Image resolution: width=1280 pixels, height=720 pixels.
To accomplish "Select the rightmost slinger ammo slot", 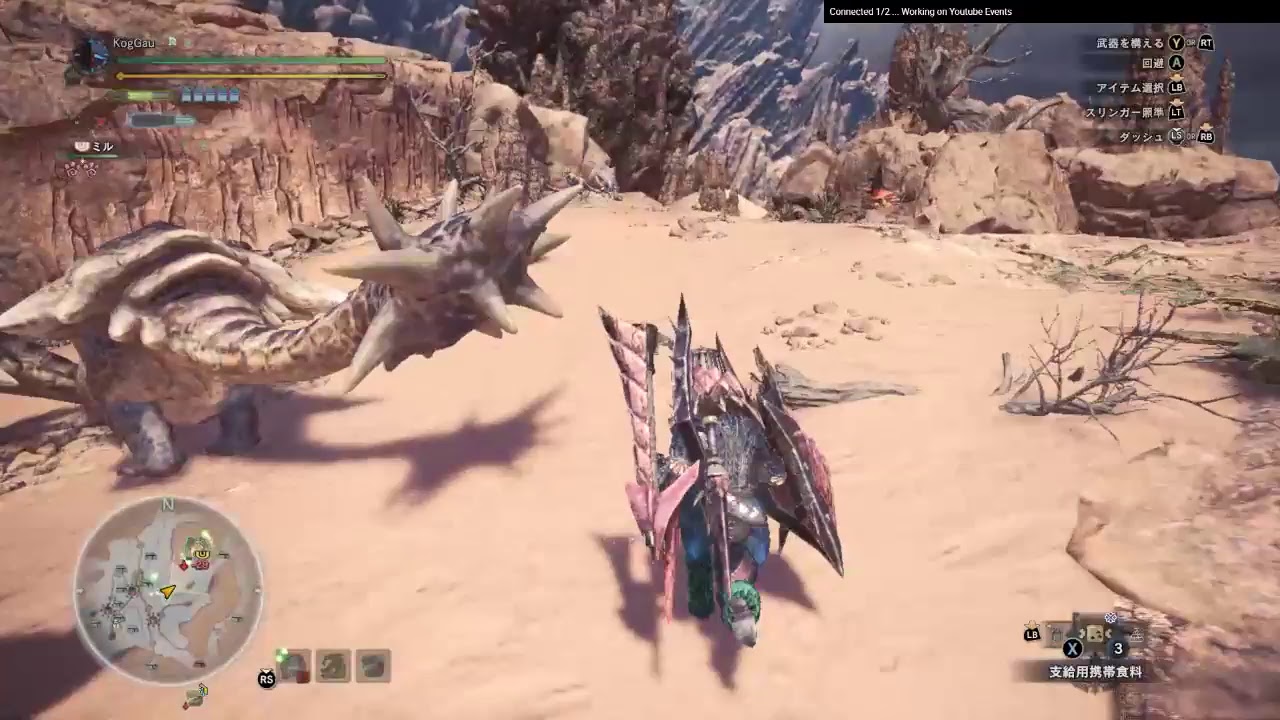I will (x=372, y=665).
